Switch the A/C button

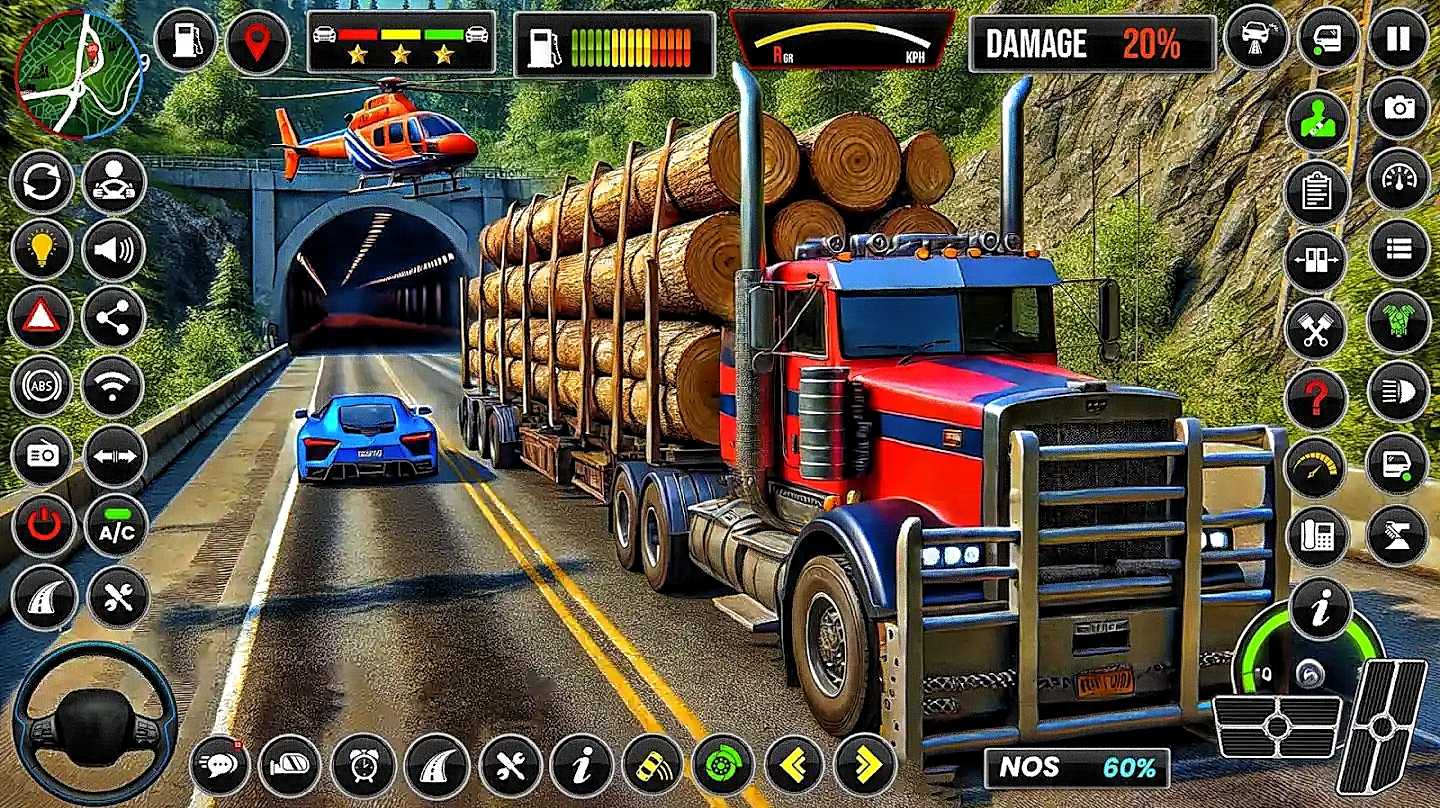pos(116,526)
